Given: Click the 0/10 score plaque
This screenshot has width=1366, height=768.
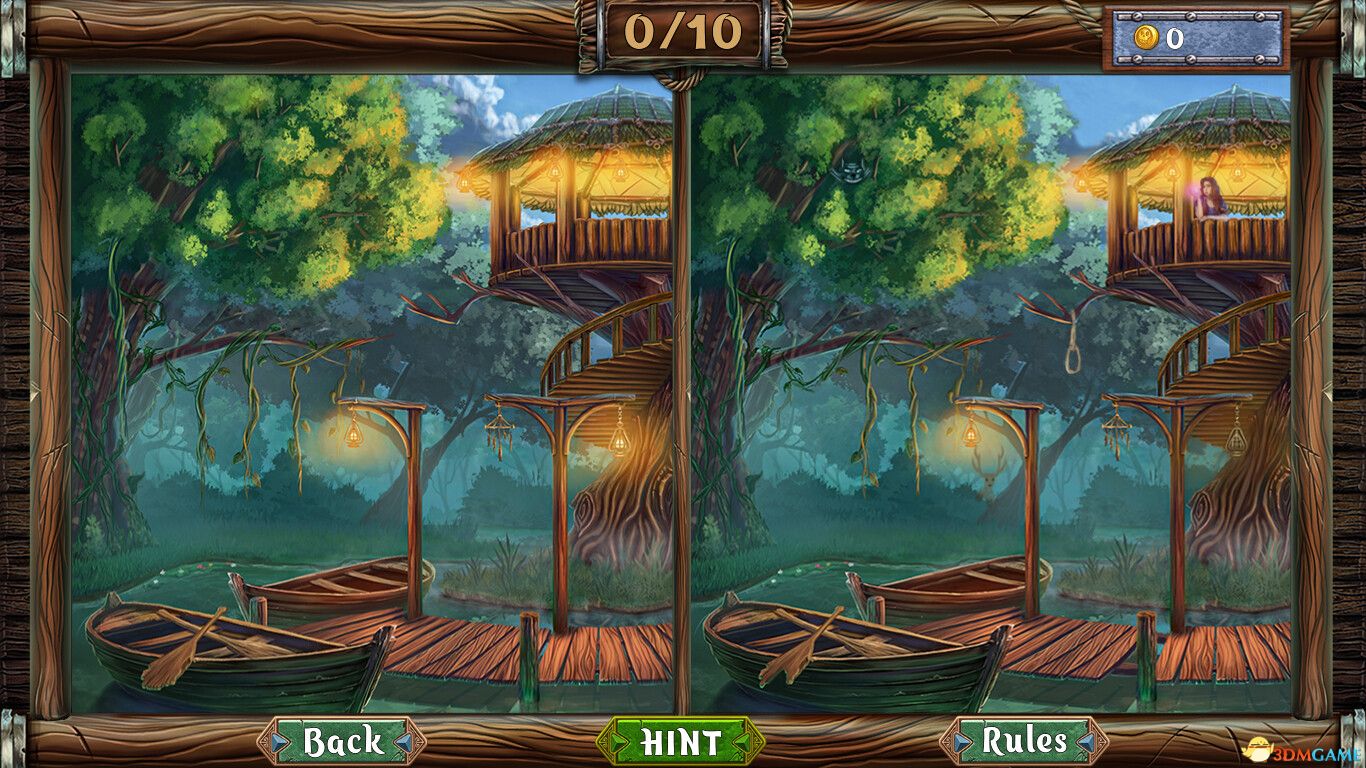Looking at the screenshot, I should pos(683,30).
